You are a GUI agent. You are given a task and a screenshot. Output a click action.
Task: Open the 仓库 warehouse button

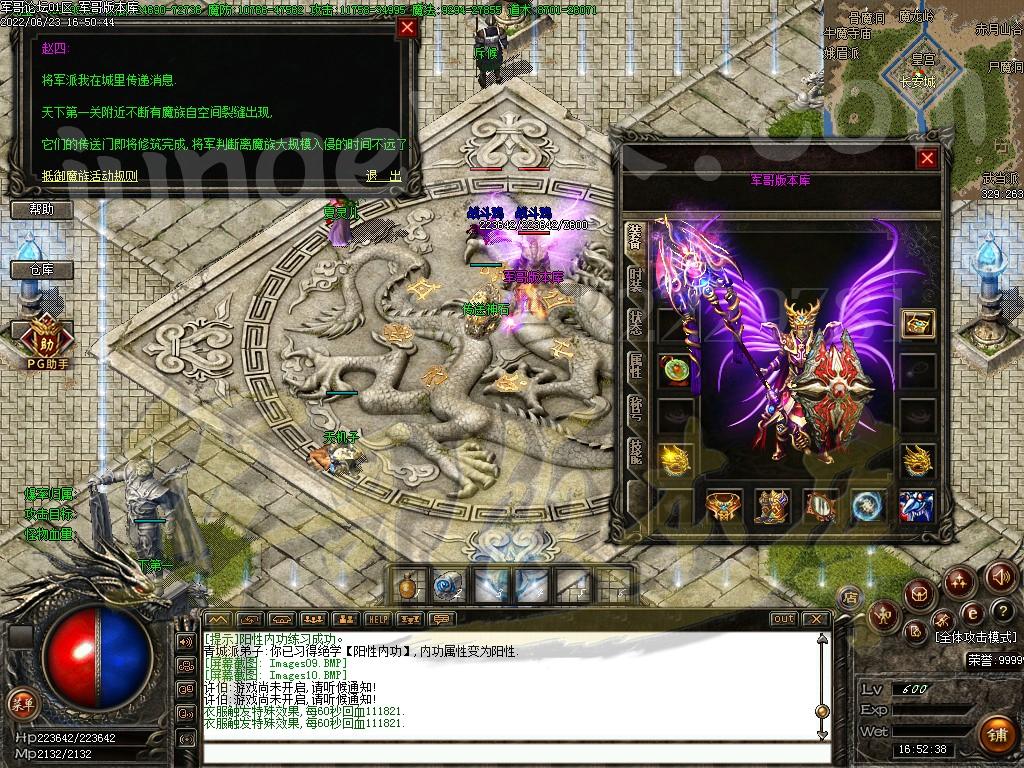42,270
